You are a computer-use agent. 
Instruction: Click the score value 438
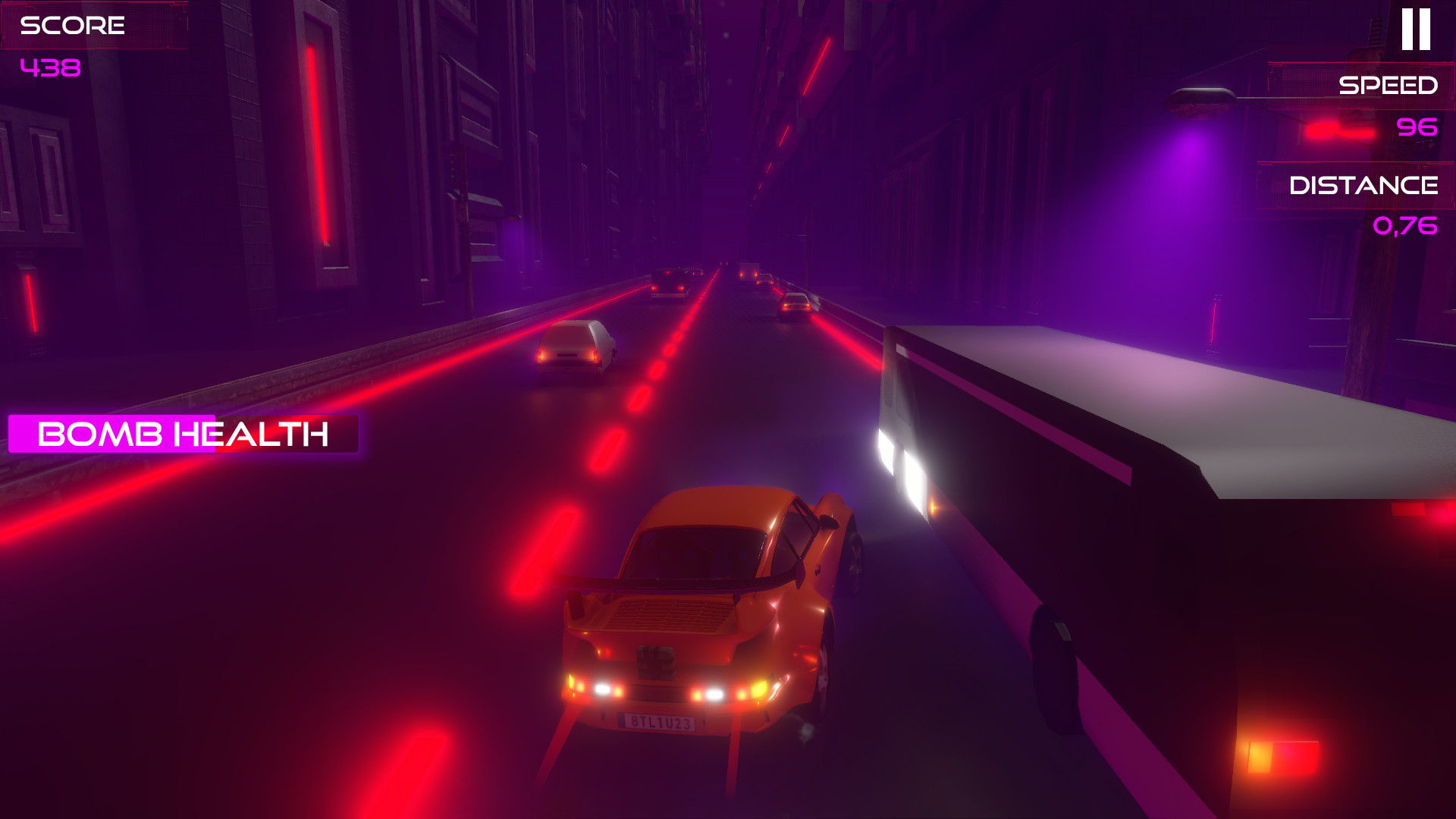pyautogui.click(x=50, y=68)
